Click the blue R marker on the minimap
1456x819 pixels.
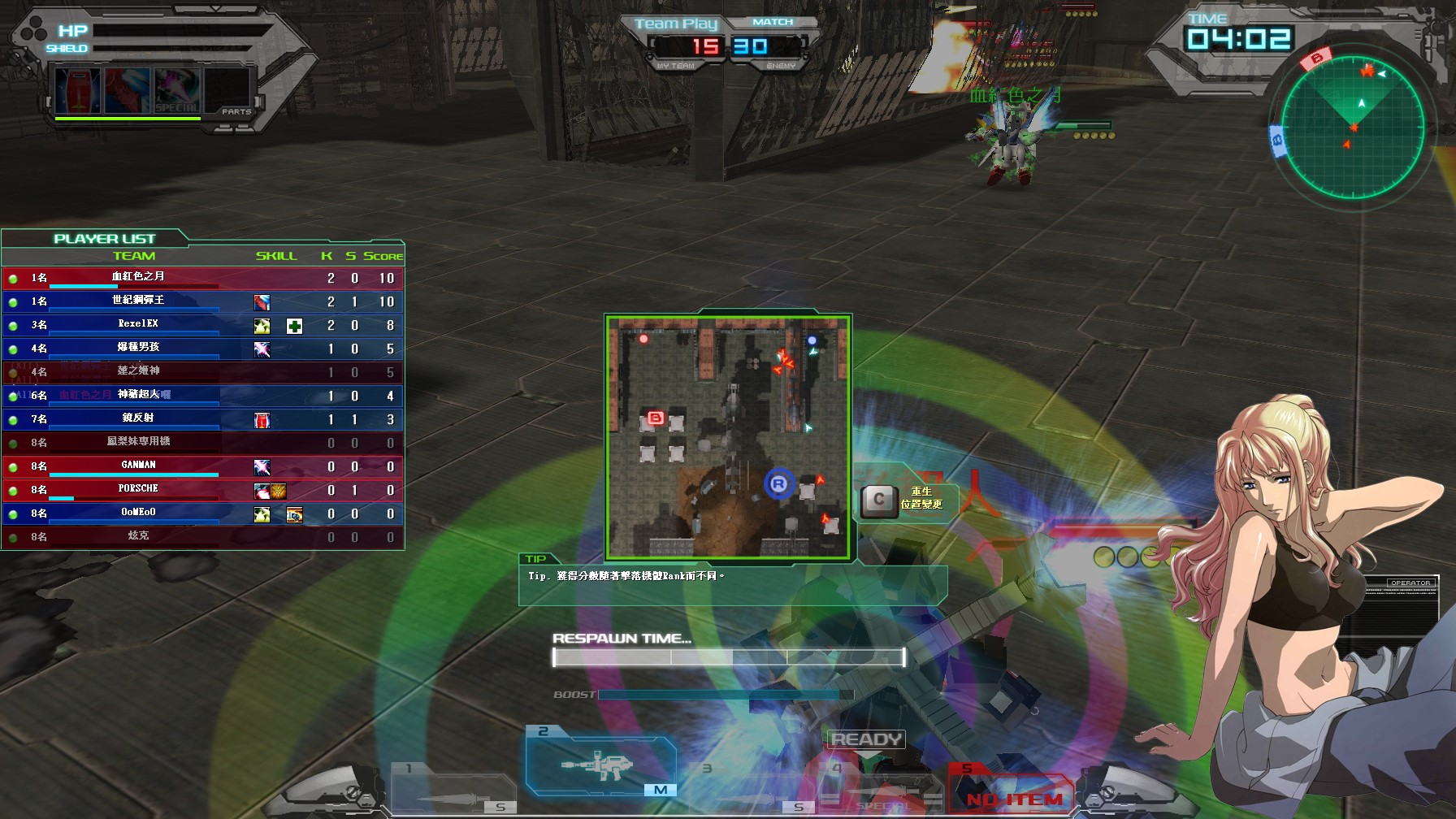click(x=778, y=483)
